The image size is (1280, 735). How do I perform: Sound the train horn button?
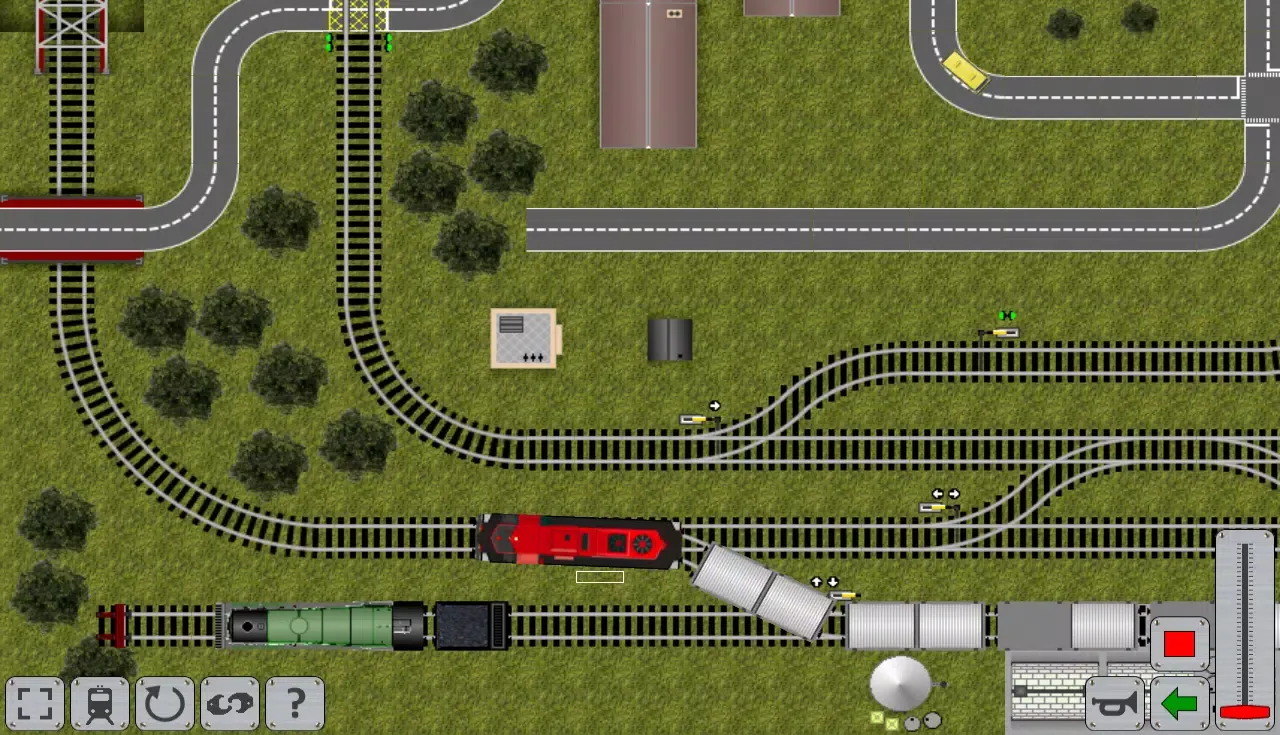pyautogui.click(x=1115, y=704)
